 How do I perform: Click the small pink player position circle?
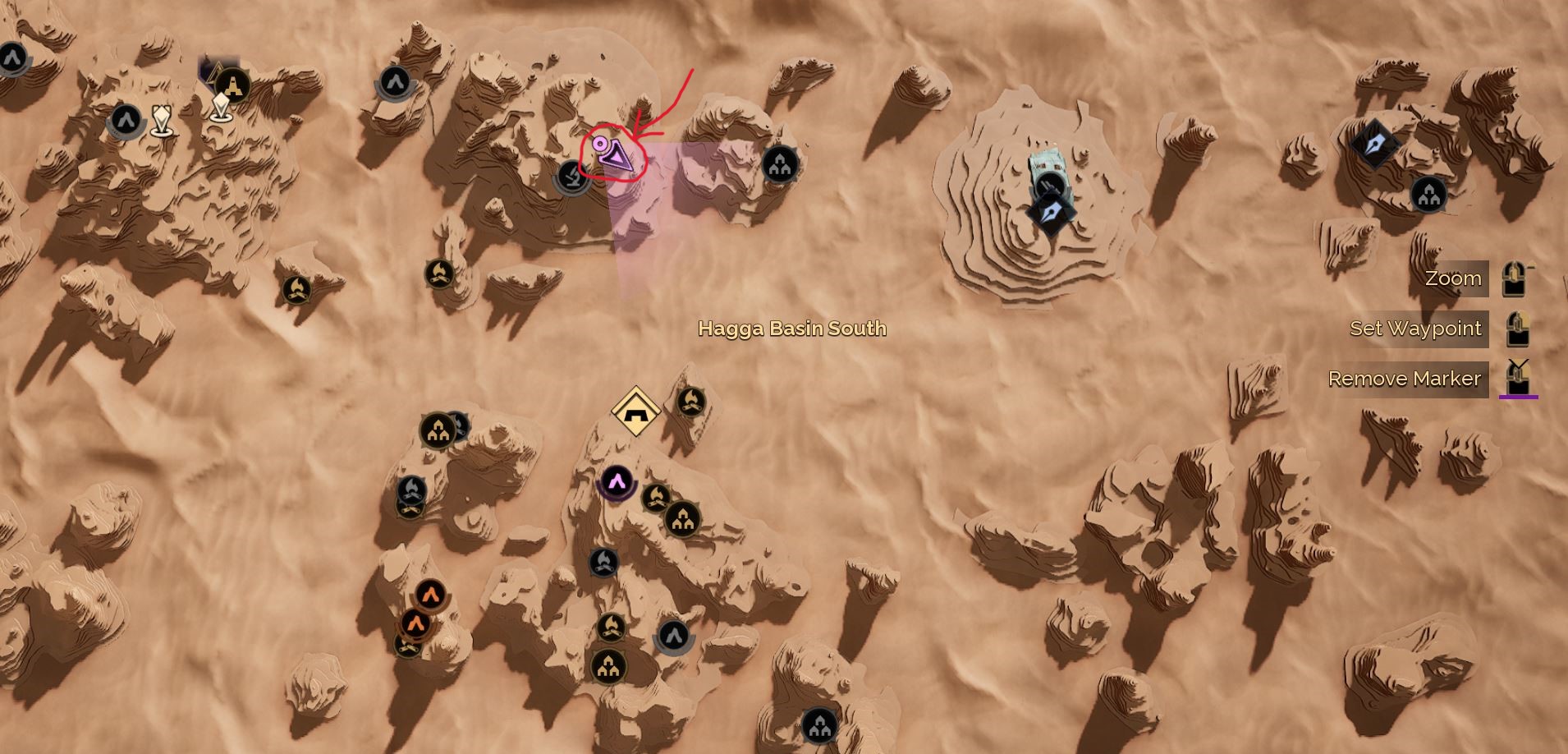tap(598, 142)
